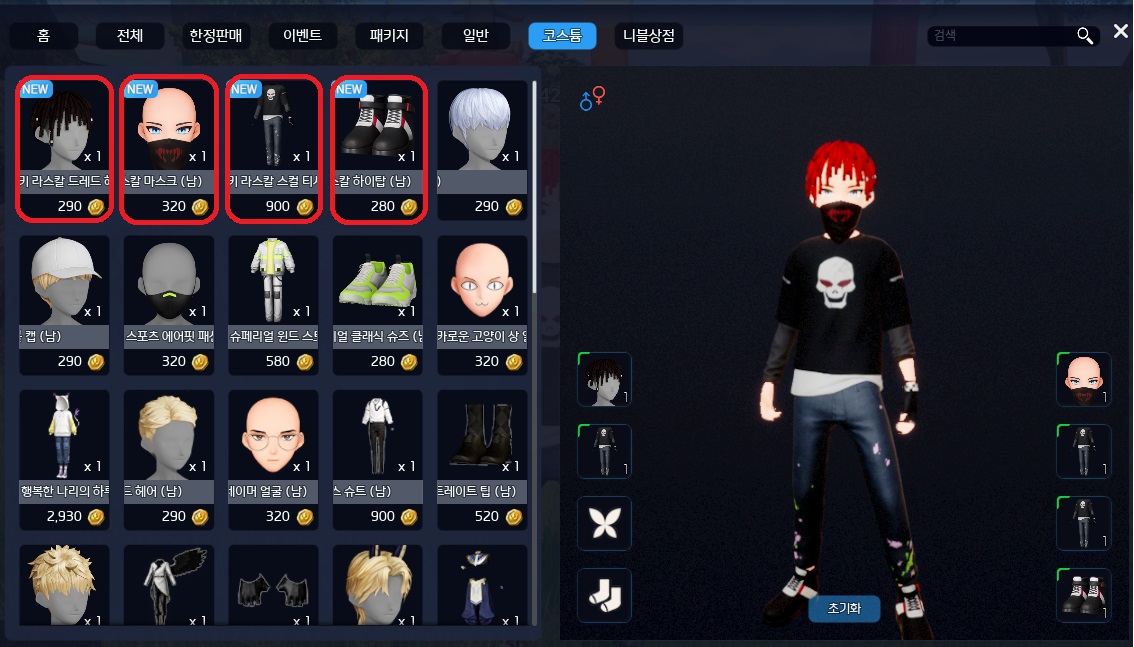
Task: Select the 2,930 coin outfit item
Action: point(64,458)
